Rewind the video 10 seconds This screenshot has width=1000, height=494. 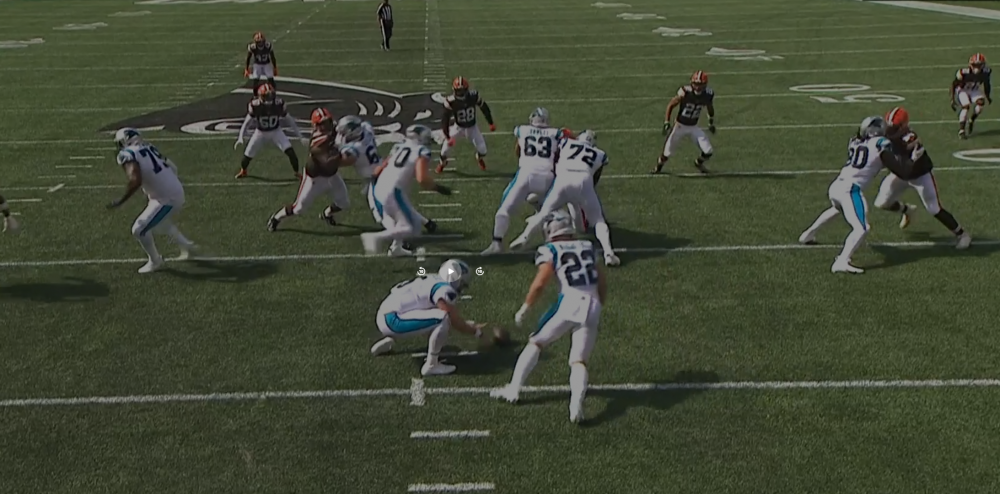421,271
